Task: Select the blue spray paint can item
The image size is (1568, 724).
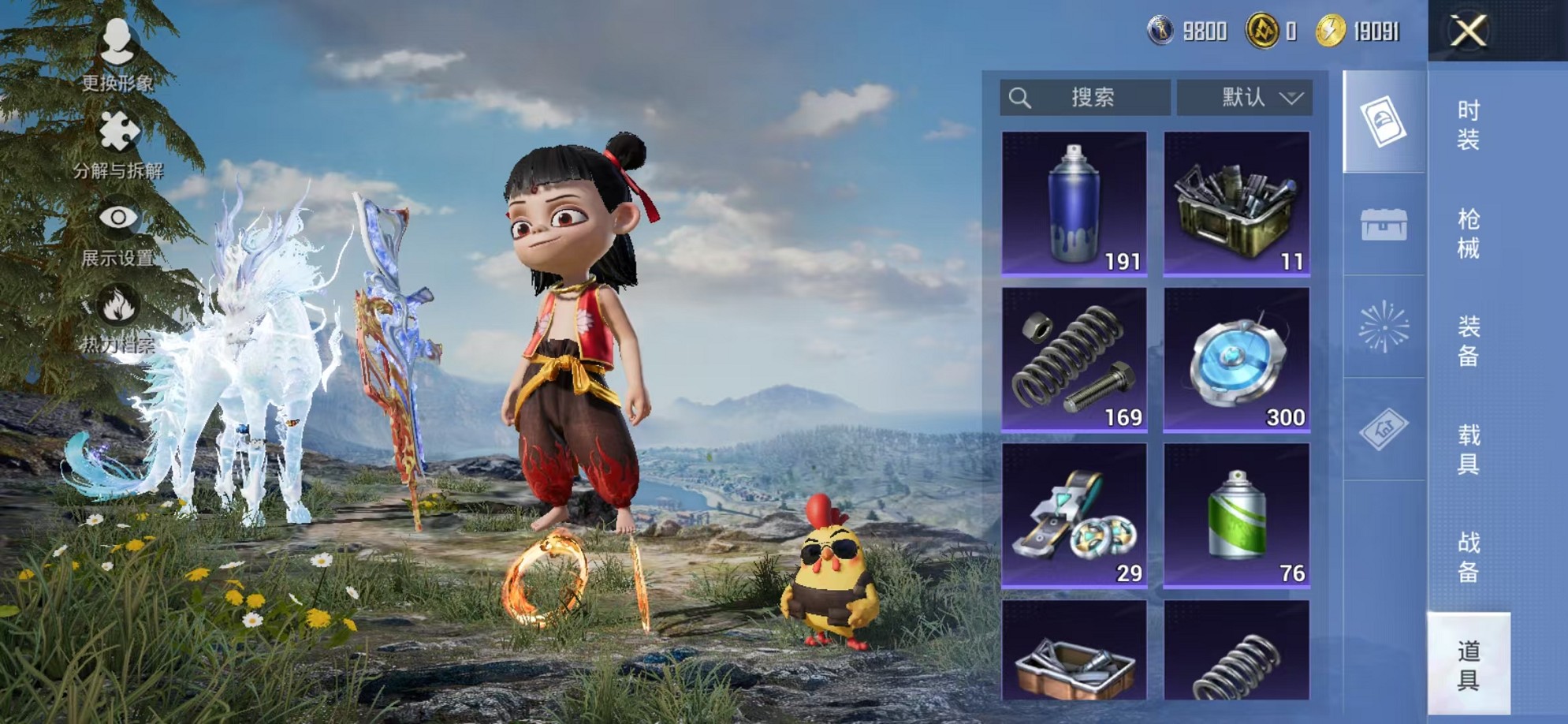Action: pyautogui.click(x=1074, y=203)
